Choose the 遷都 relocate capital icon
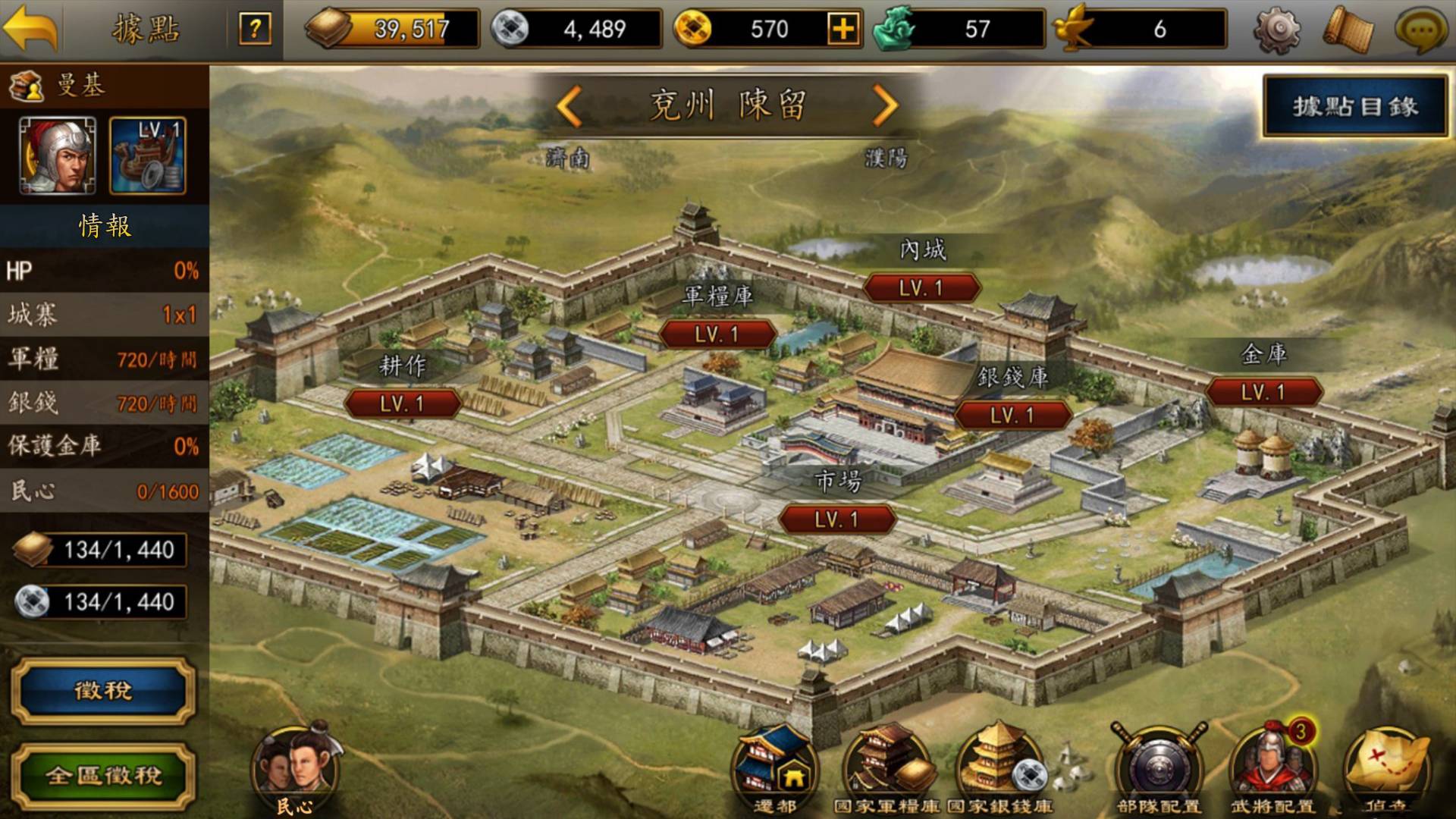The image size is (1456, 819). pos(774,766)
